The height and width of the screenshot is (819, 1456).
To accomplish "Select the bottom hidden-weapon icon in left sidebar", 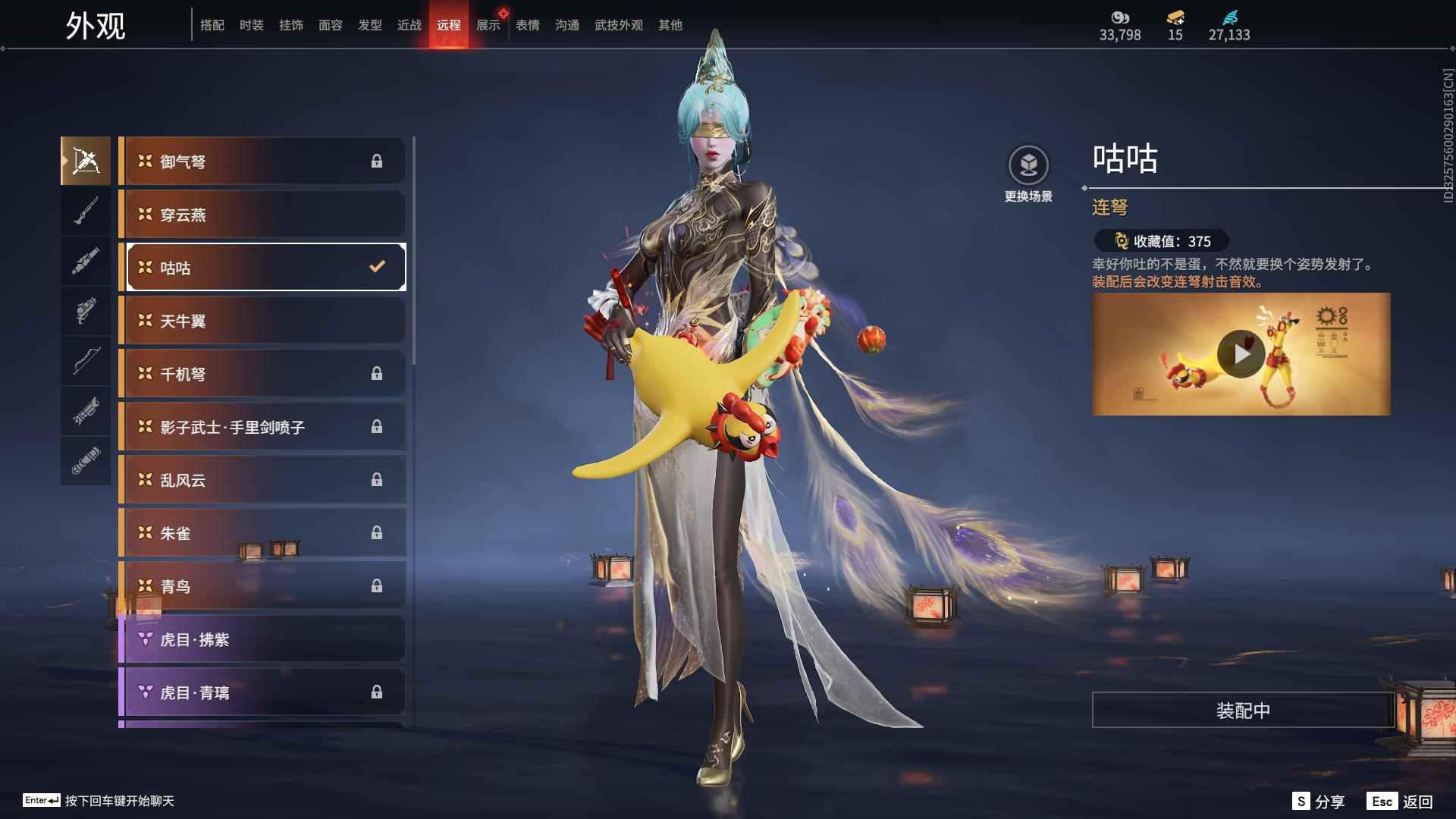I will pos(86,460).
